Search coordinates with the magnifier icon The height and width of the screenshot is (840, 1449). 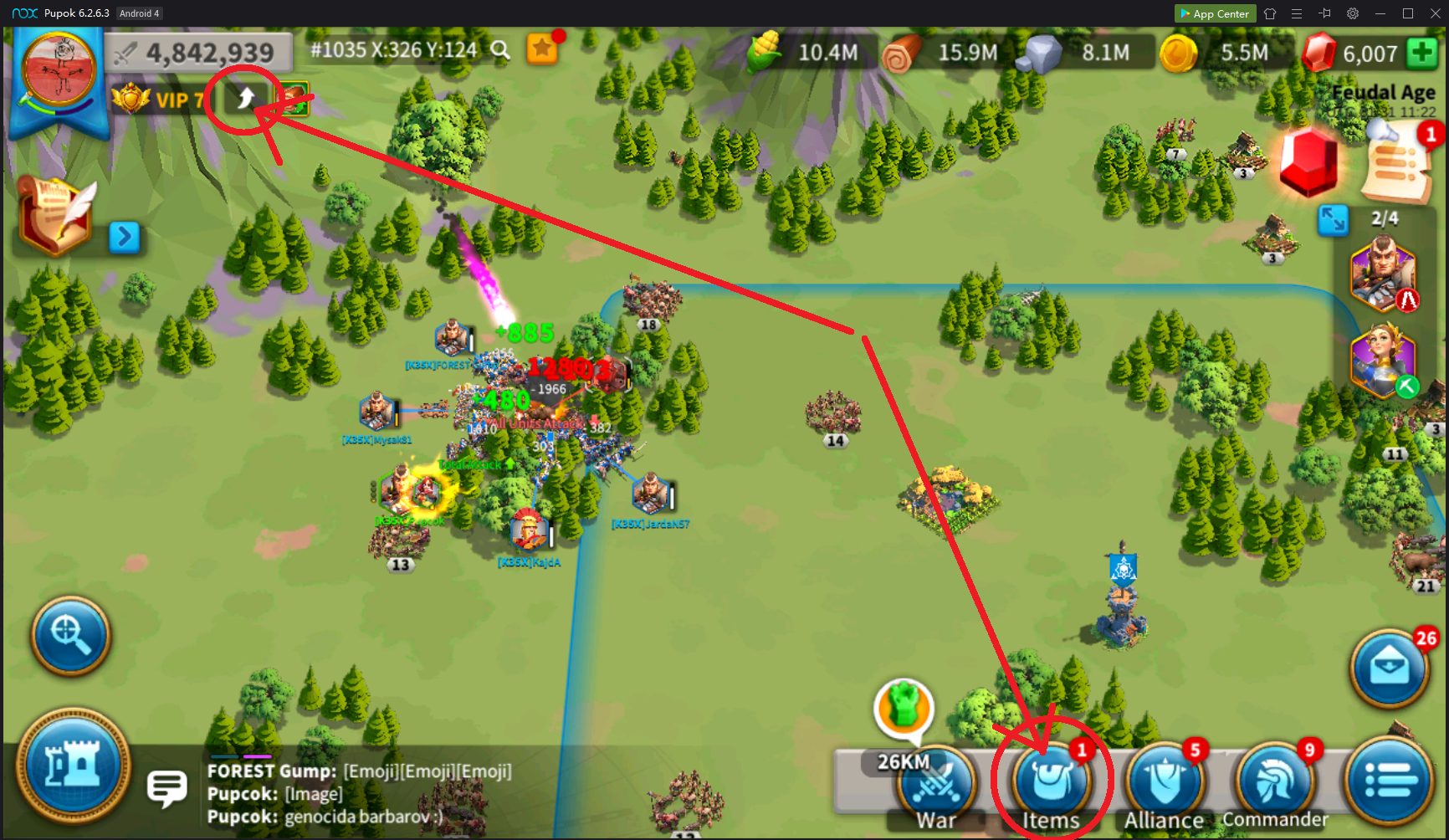click(x=500, y=50)
